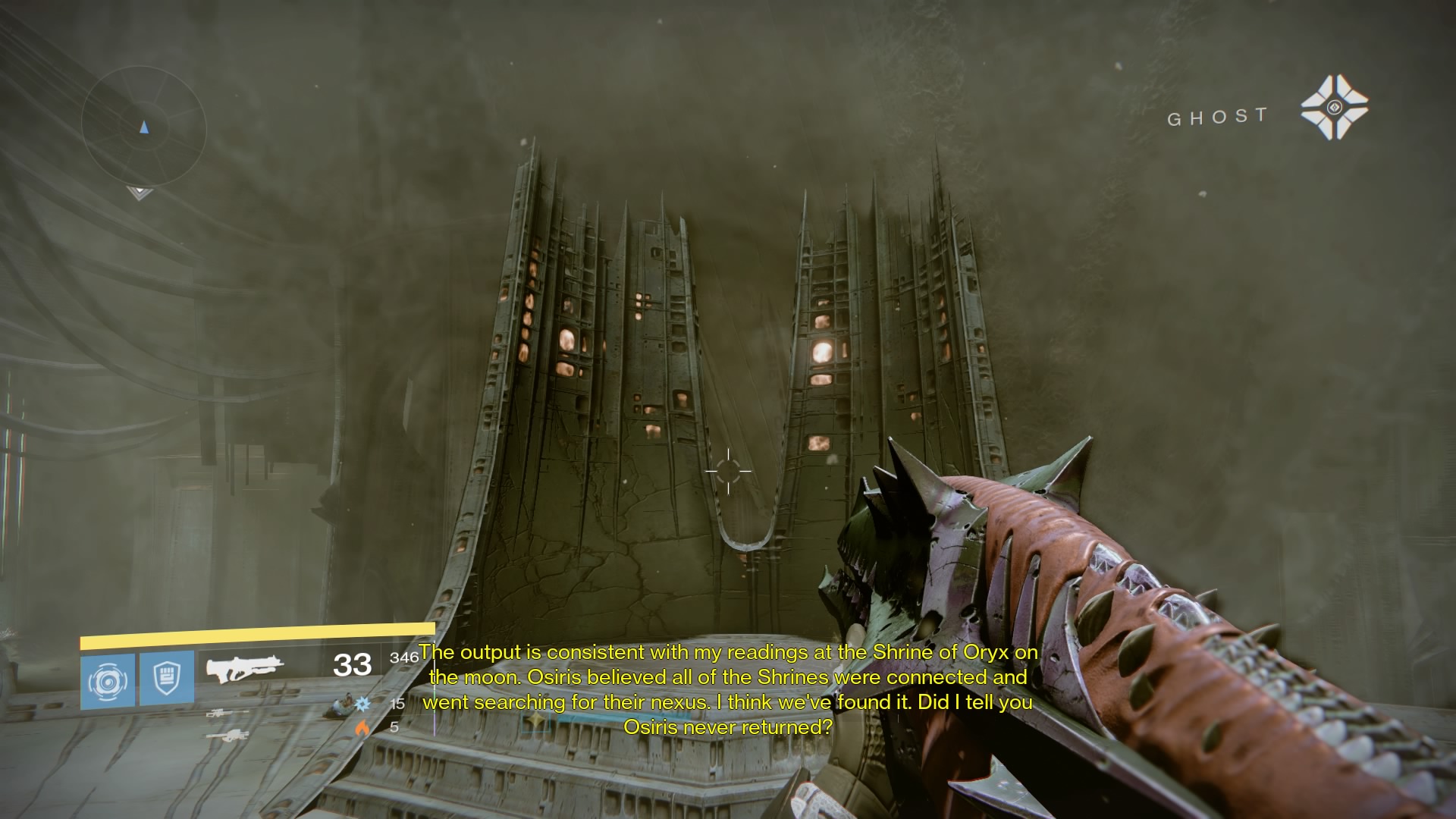Click the blue special ammo icon
Image resolution: width=1456 pixels, height=819 pixels.
click(x=362, y=704)
